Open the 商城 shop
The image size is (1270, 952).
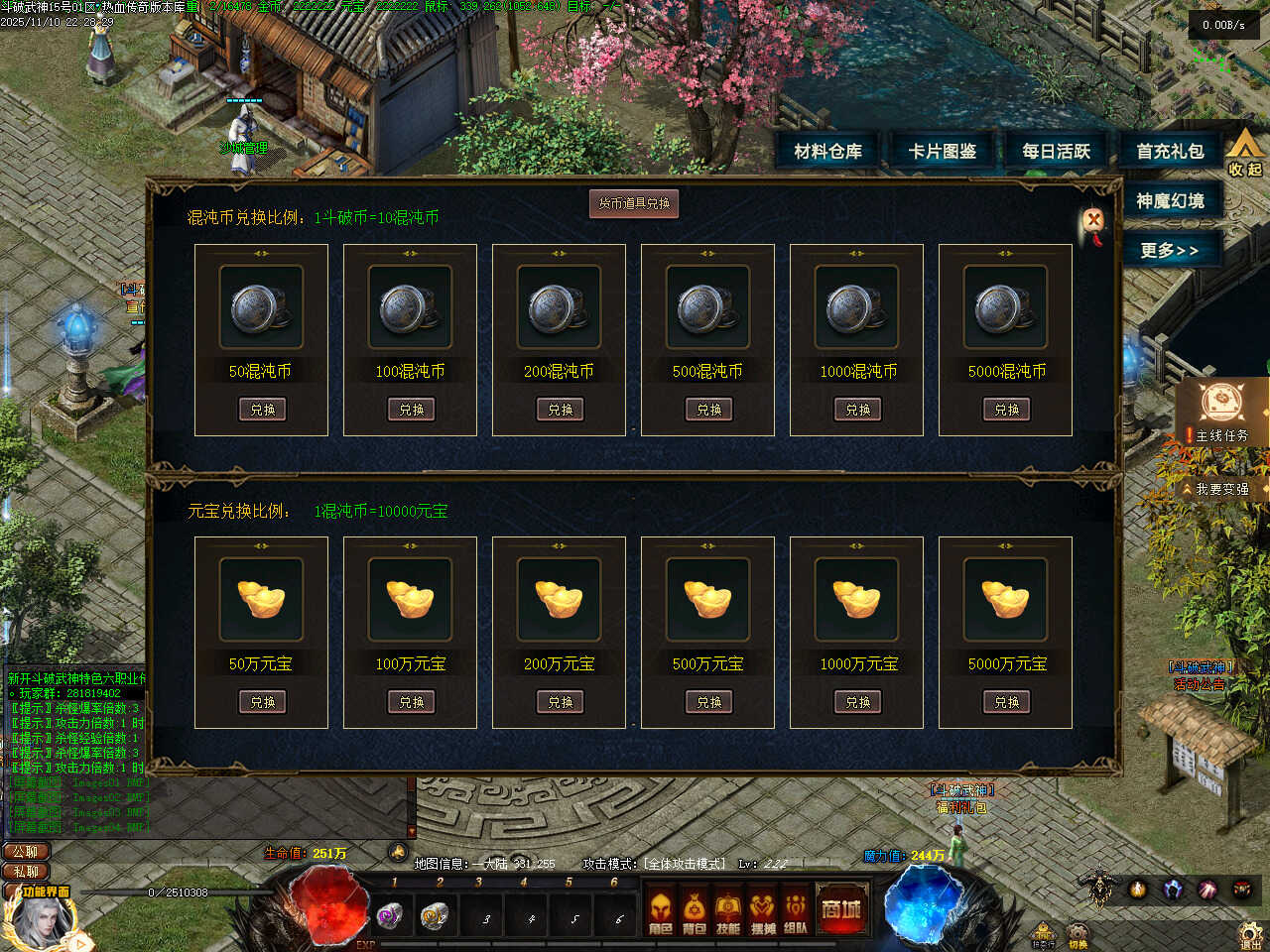click(840, 909)
